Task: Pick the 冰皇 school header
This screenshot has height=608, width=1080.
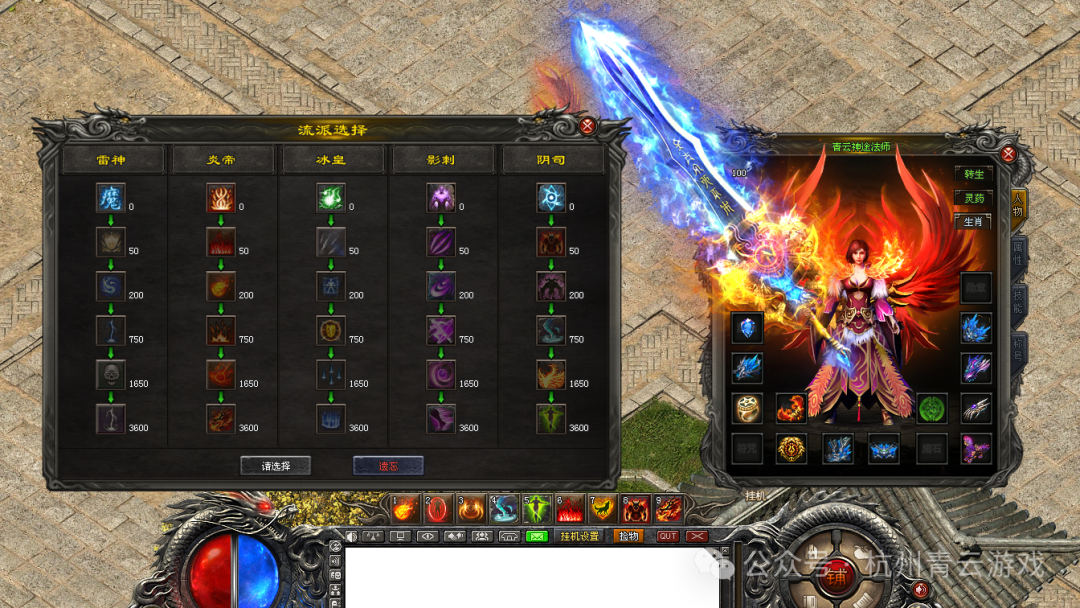Action: [x=332, y=160]
